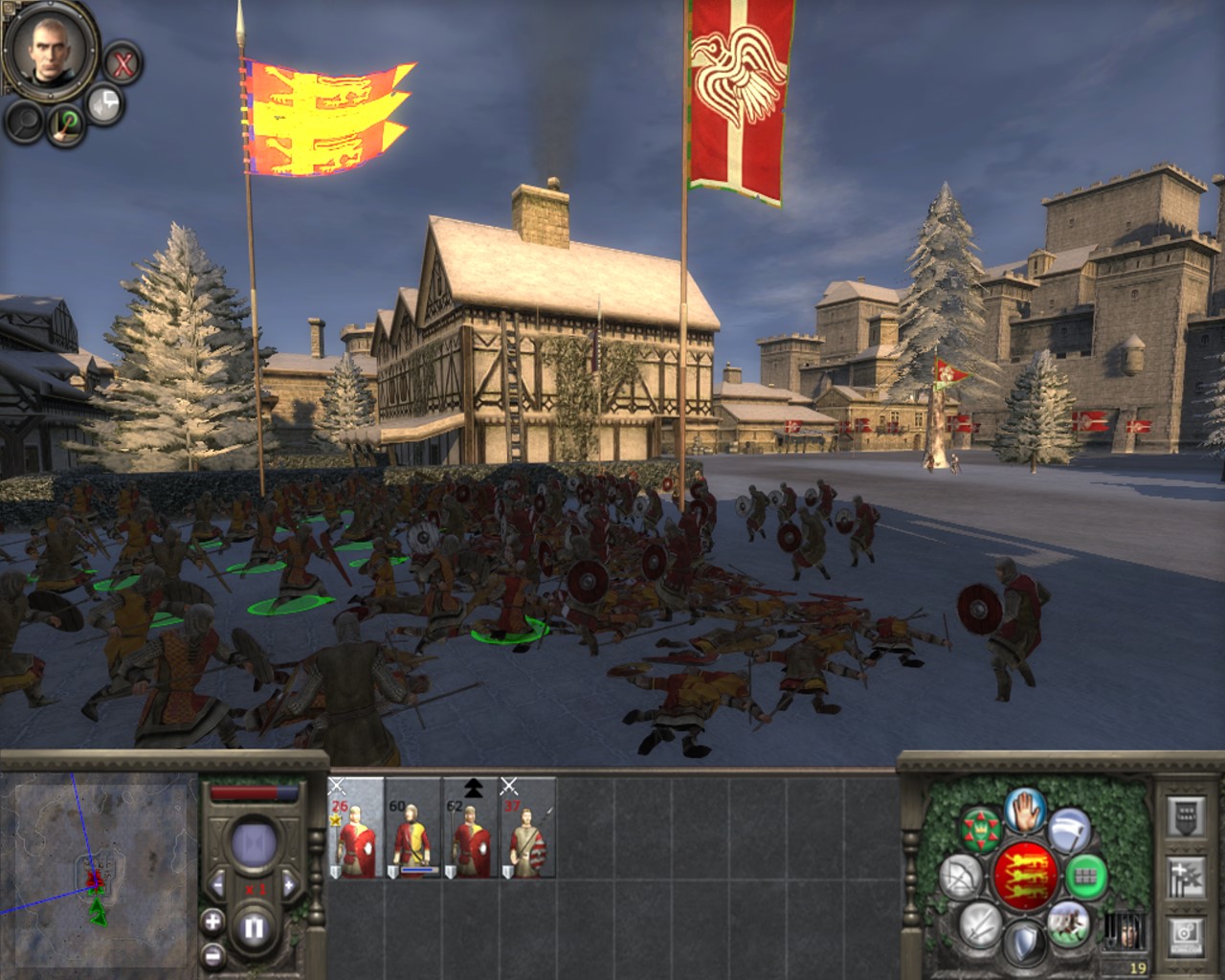Select the unit card showing 62 soldiers
This screenshot has width=1225, height=980.
tap(471, 829)
